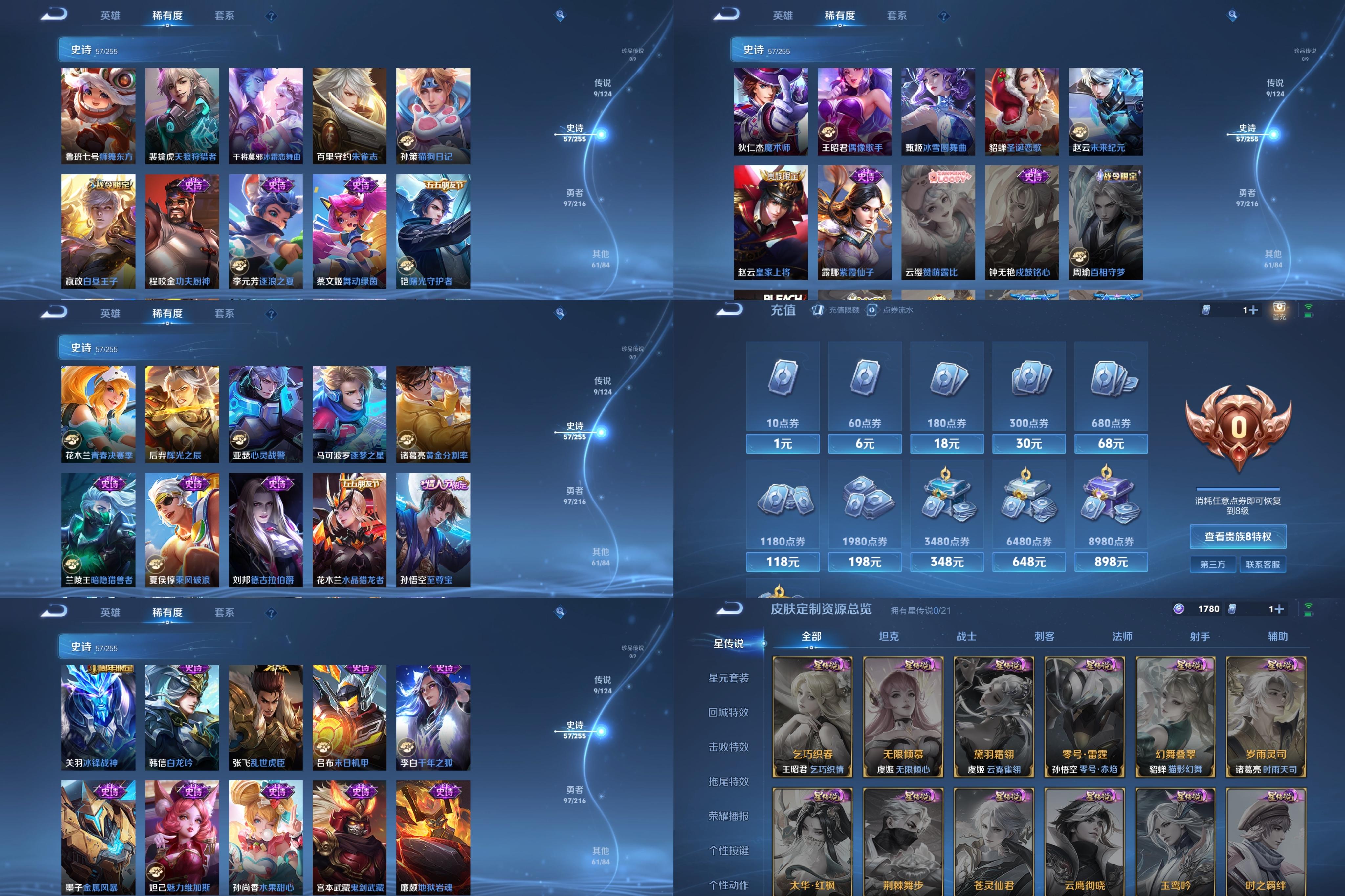Open the 诸葛亮 黄金分割率 skin
Viewport: 1345px width, 896px height.
pyautogui.click(x=433, y=414)
